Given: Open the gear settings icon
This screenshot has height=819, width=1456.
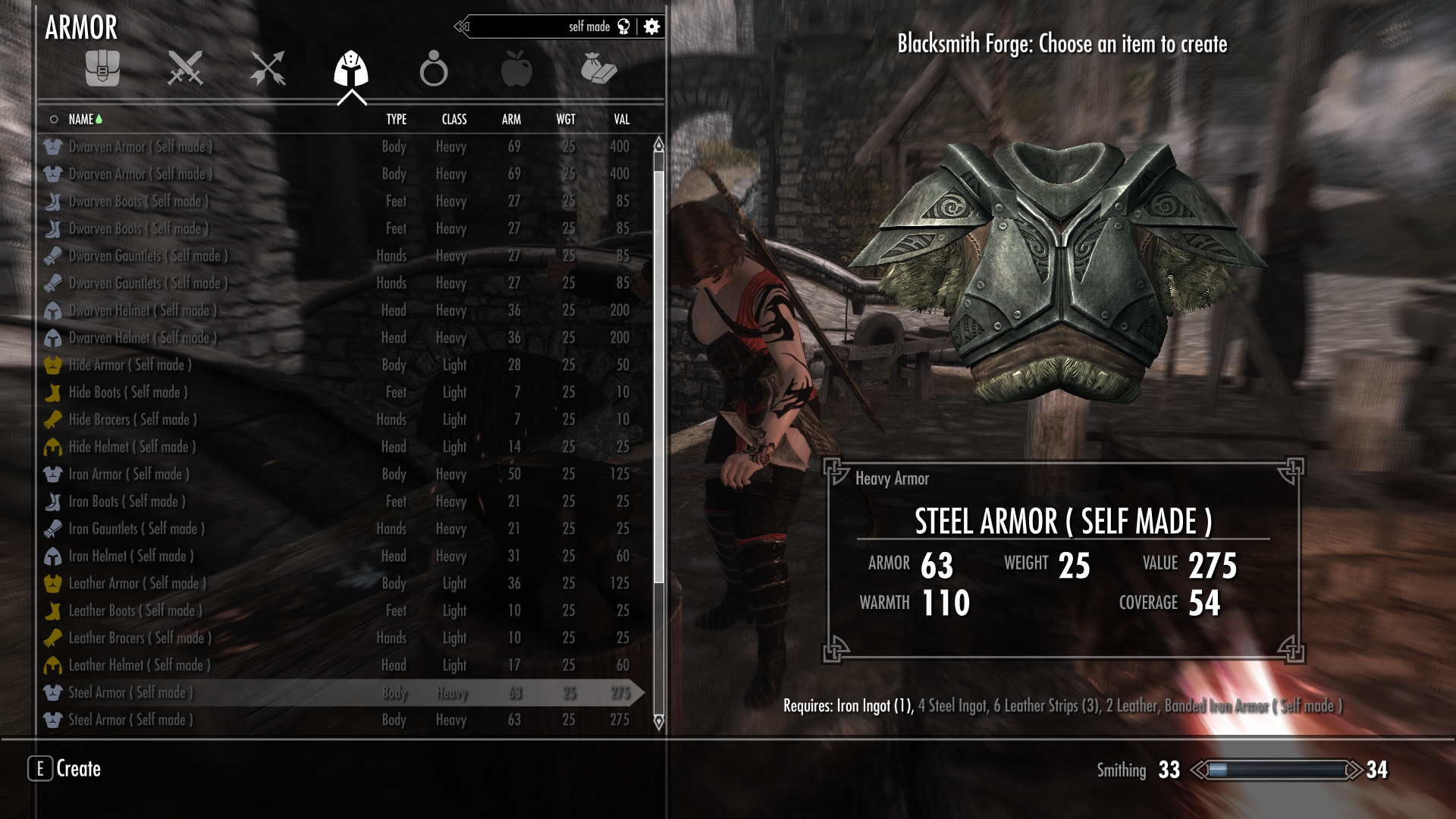Looking at the screenshot, I should (x=651, y=27).
